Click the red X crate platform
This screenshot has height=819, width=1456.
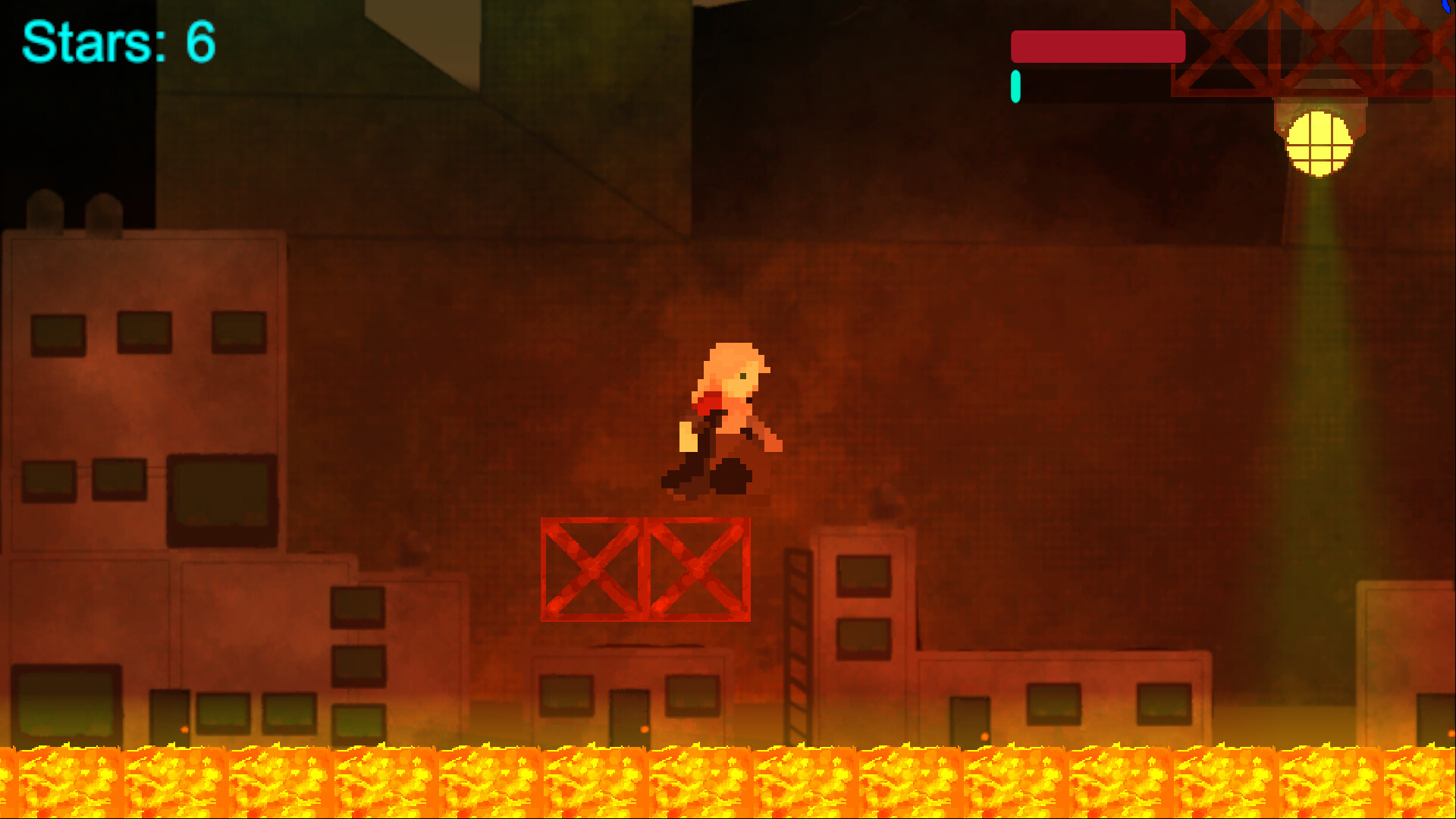[x=645, y=569]
